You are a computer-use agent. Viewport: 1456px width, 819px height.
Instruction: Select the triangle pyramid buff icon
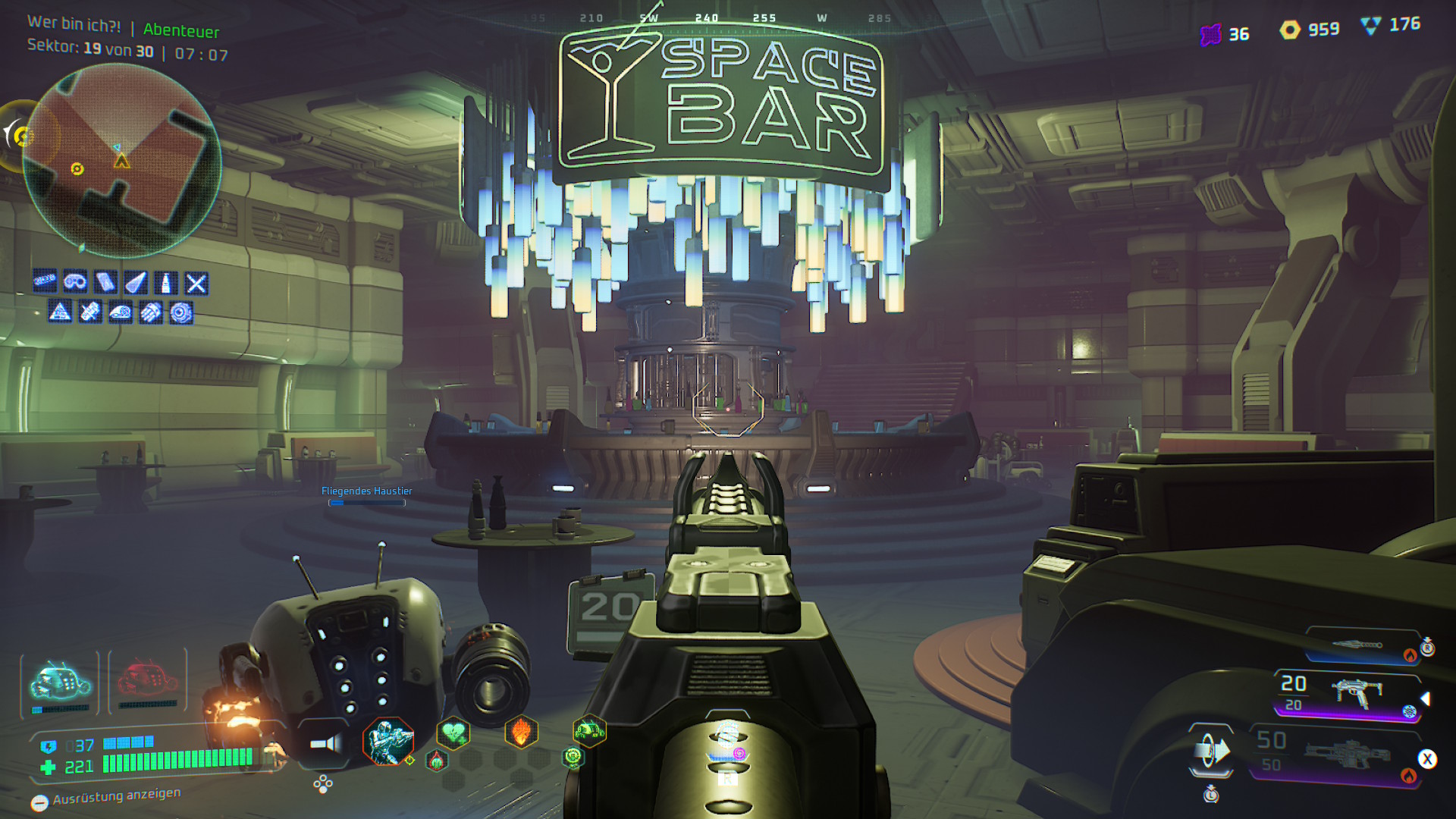click(60, 312)
